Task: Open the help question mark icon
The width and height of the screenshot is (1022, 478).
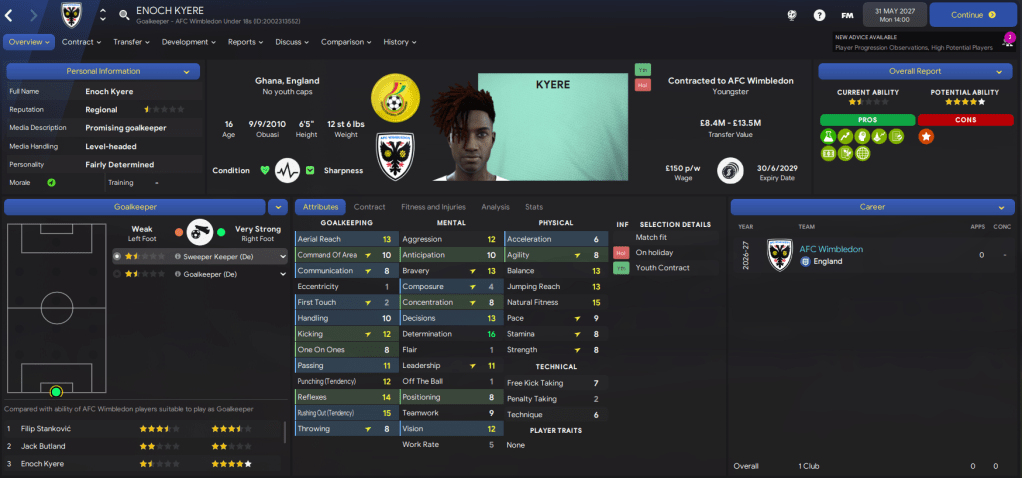Action: (819, 15)
